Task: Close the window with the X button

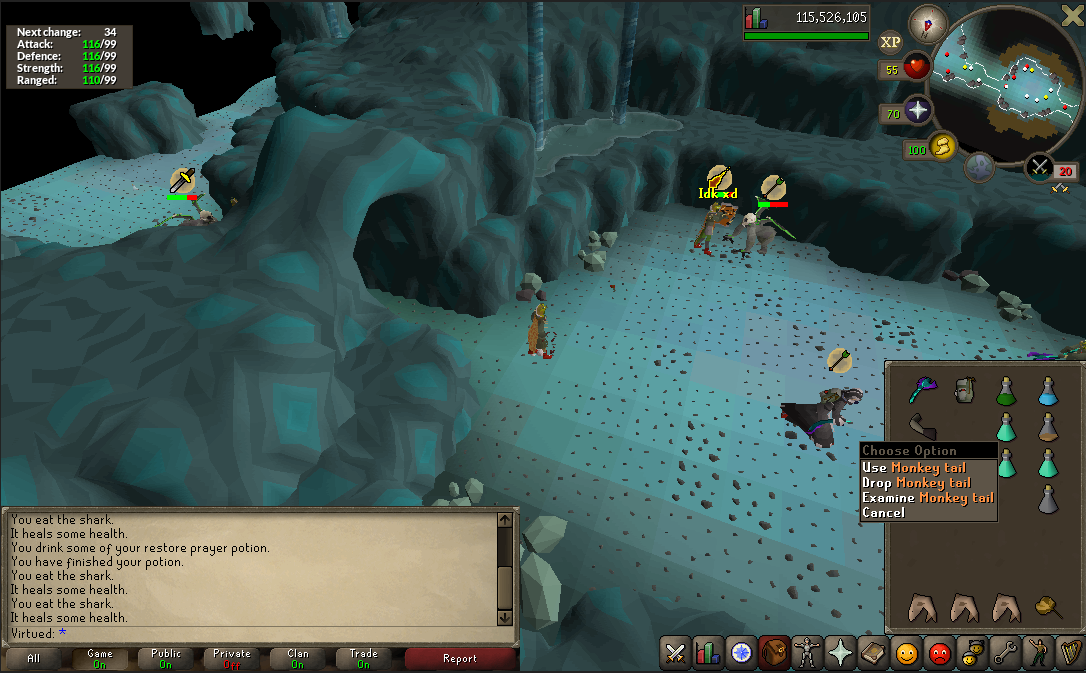Action: (x=1071, y=13)
